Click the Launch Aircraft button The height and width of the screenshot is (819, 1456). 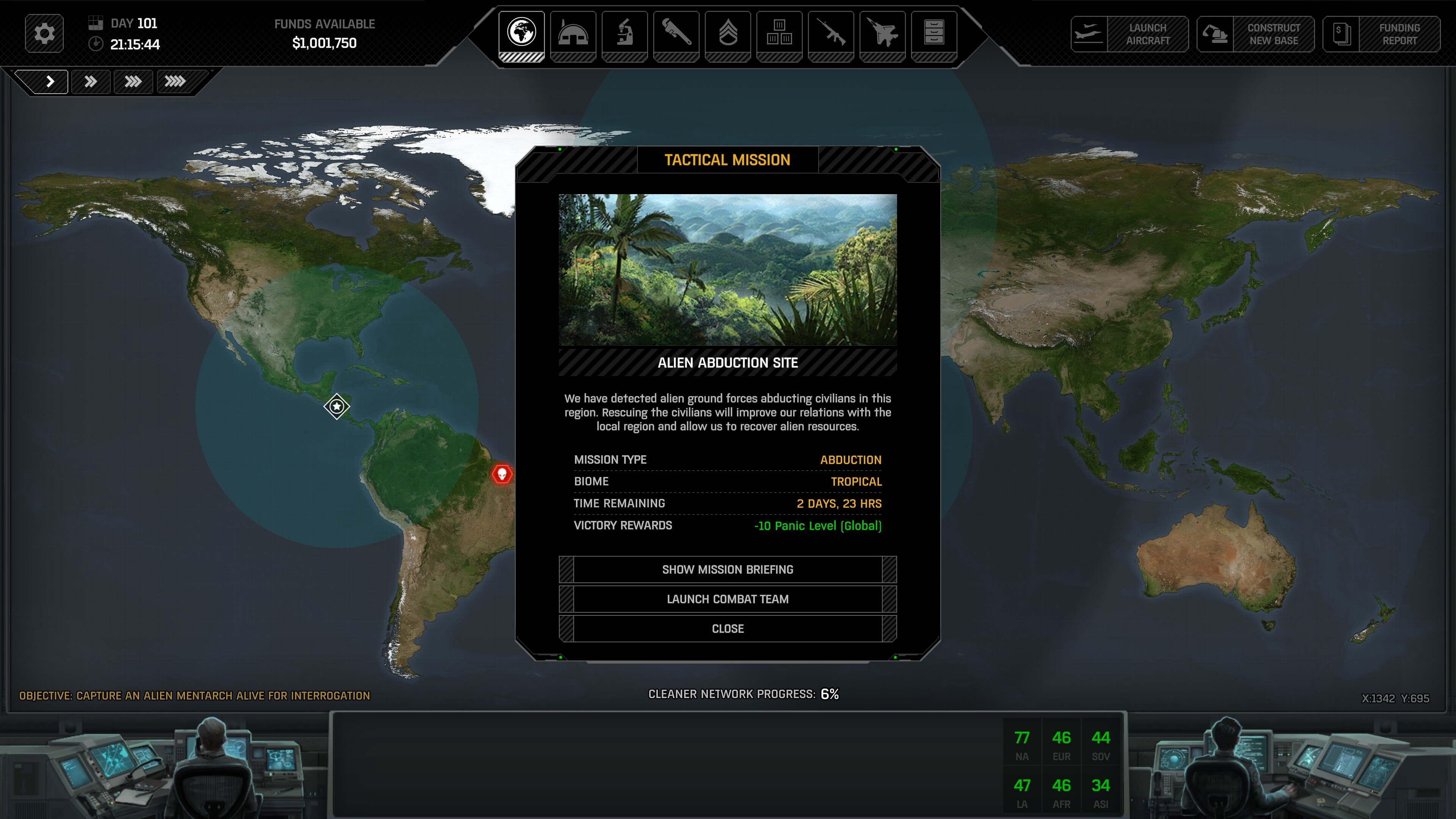1129,35
